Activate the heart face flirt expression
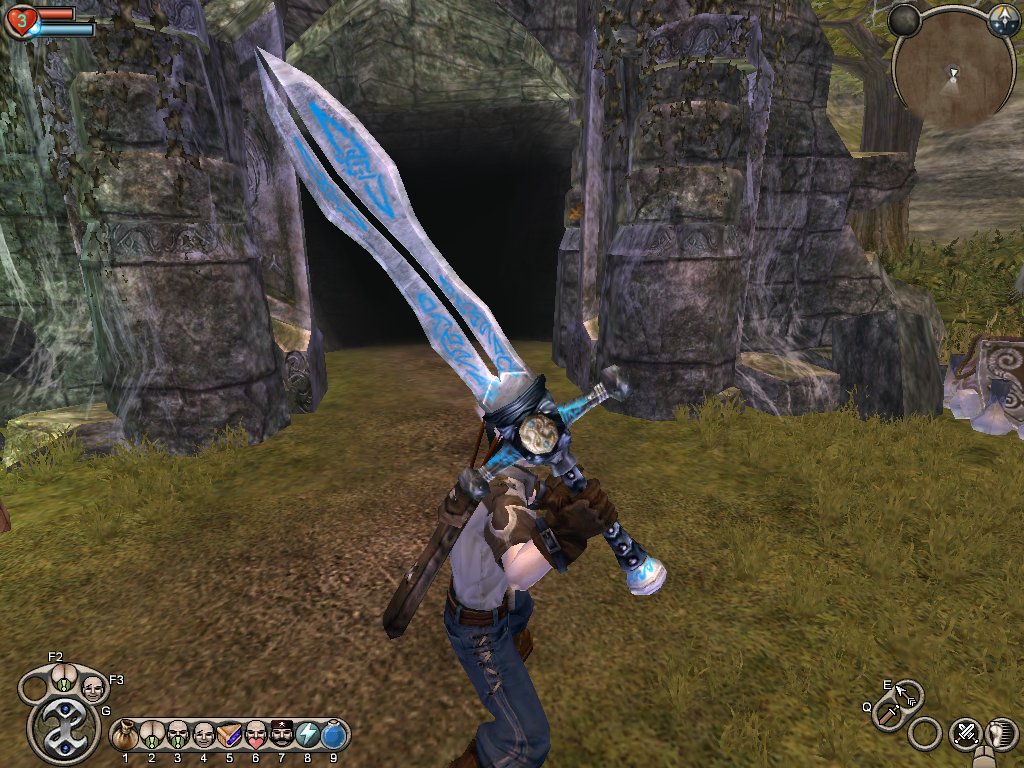The width and height of the screenshot is (1024, 768). coord(256,736)
